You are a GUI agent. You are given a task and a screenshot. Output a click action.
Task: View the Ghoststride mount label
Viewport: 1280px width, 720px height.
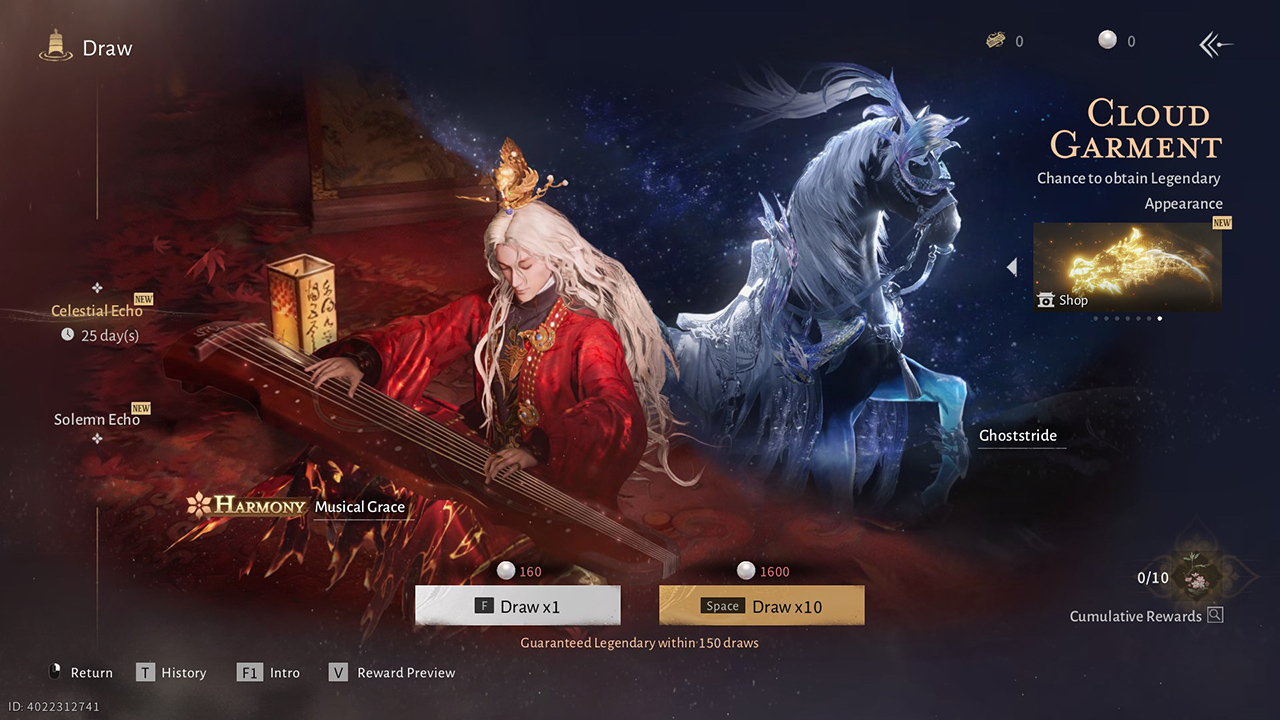[1018, 436]
